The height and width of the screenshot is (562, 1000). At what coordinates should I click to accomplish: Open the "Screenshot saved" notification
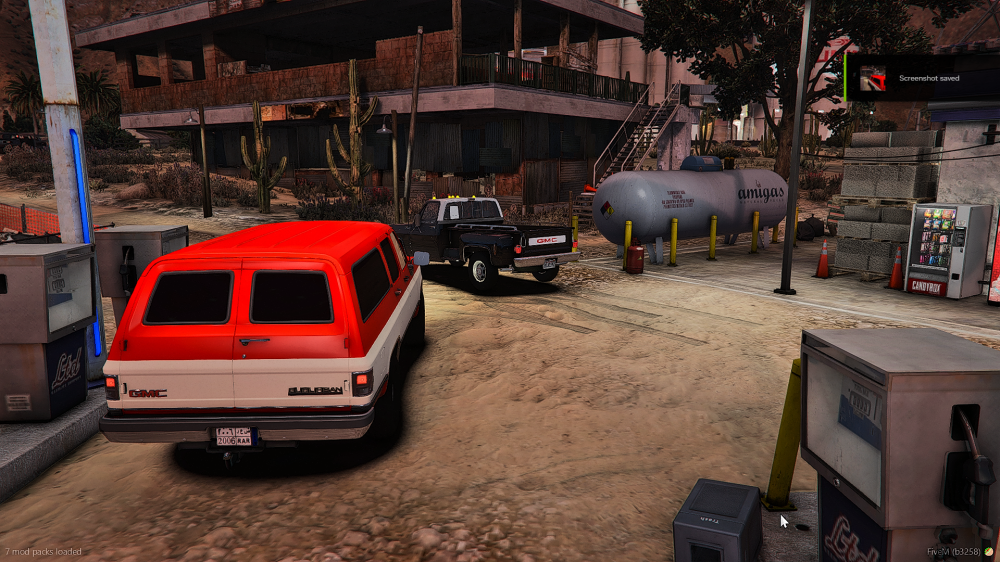click(929, 77)
